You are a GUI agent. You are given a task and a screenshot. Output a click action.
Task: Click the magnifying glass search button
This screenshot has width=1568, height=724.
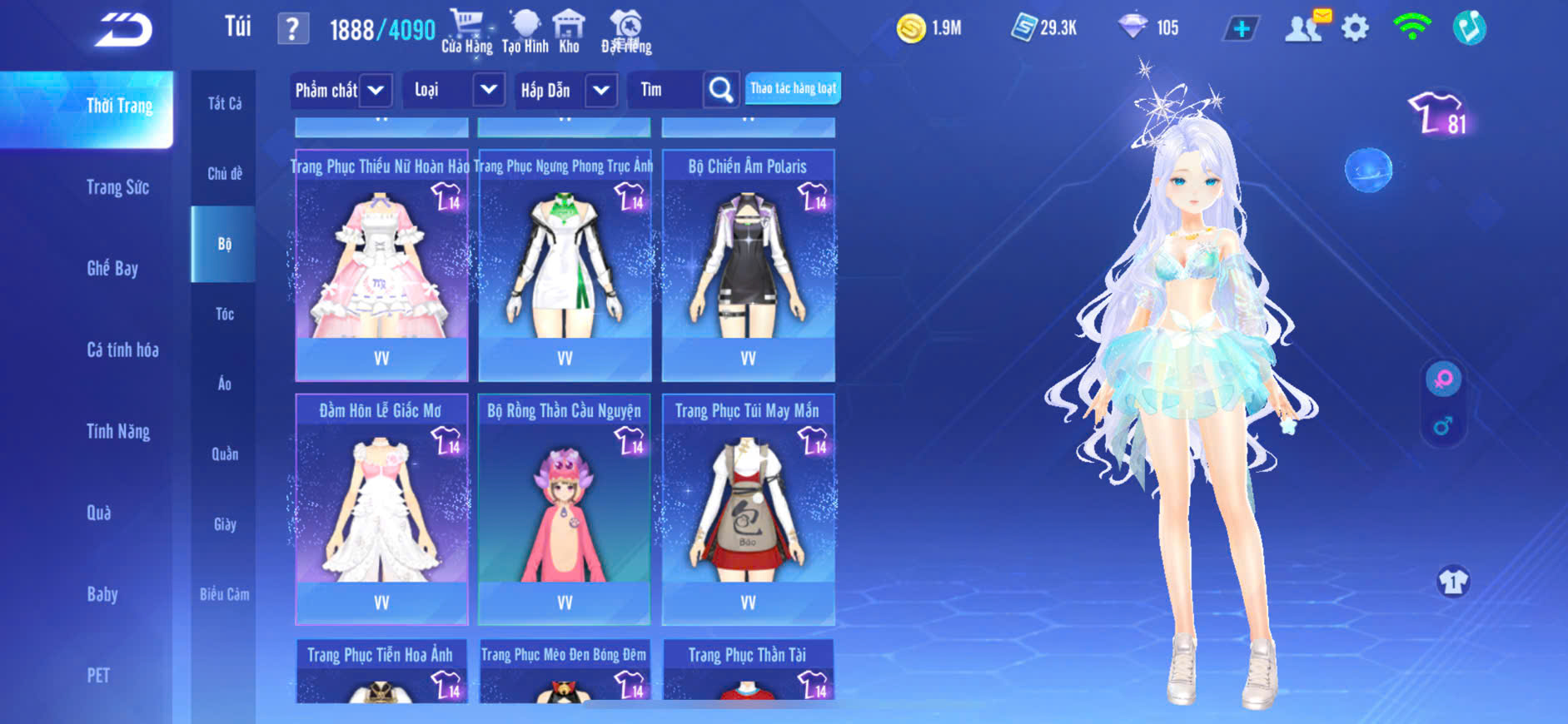pyautogui.click(x=721, y=90)
